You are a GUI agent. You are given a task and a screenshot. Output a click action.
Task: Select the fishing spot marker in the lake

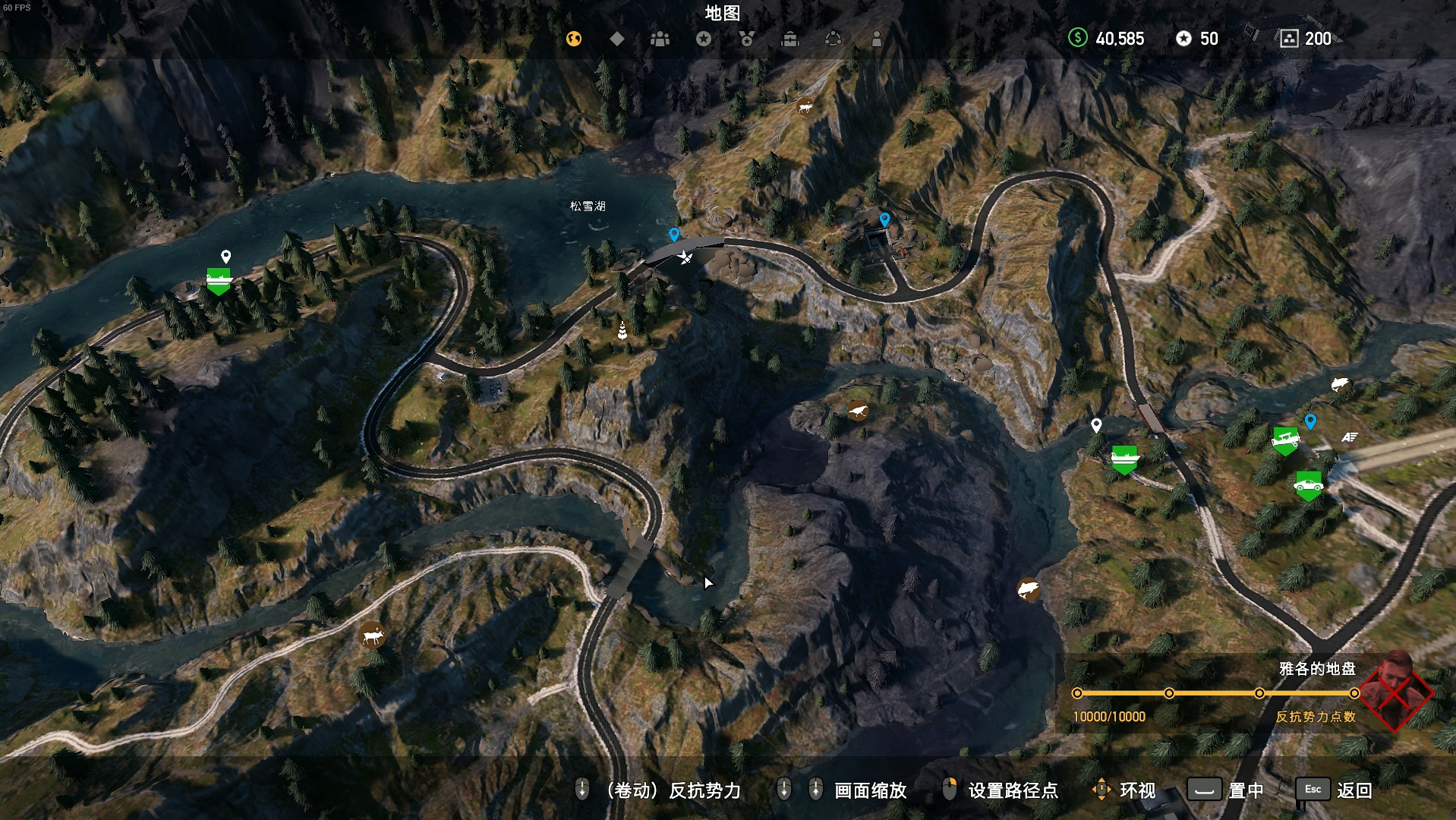tap(1028, 589)
